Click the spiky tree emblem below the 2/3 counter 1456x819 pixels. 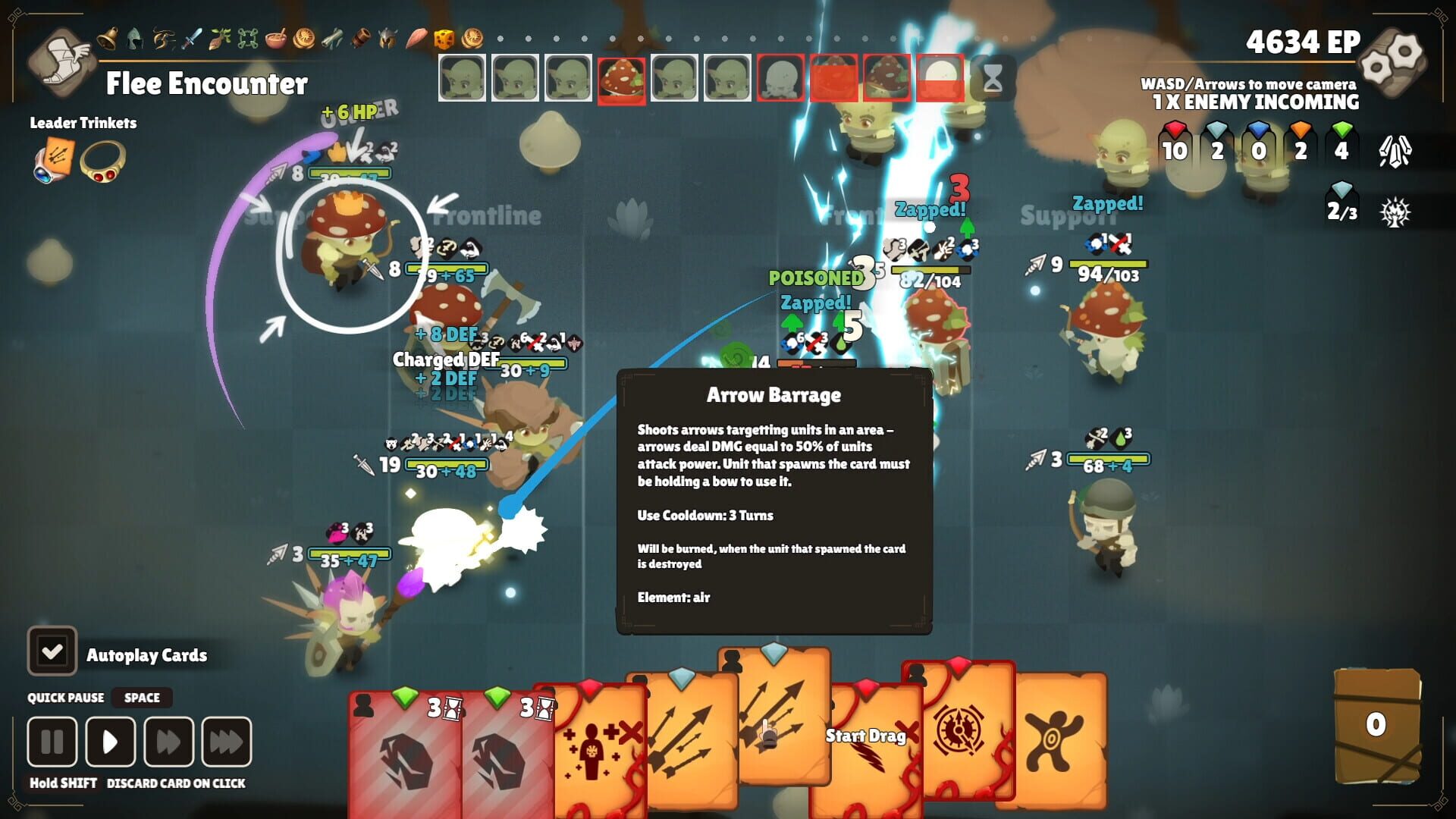(x=1394, y=213)
